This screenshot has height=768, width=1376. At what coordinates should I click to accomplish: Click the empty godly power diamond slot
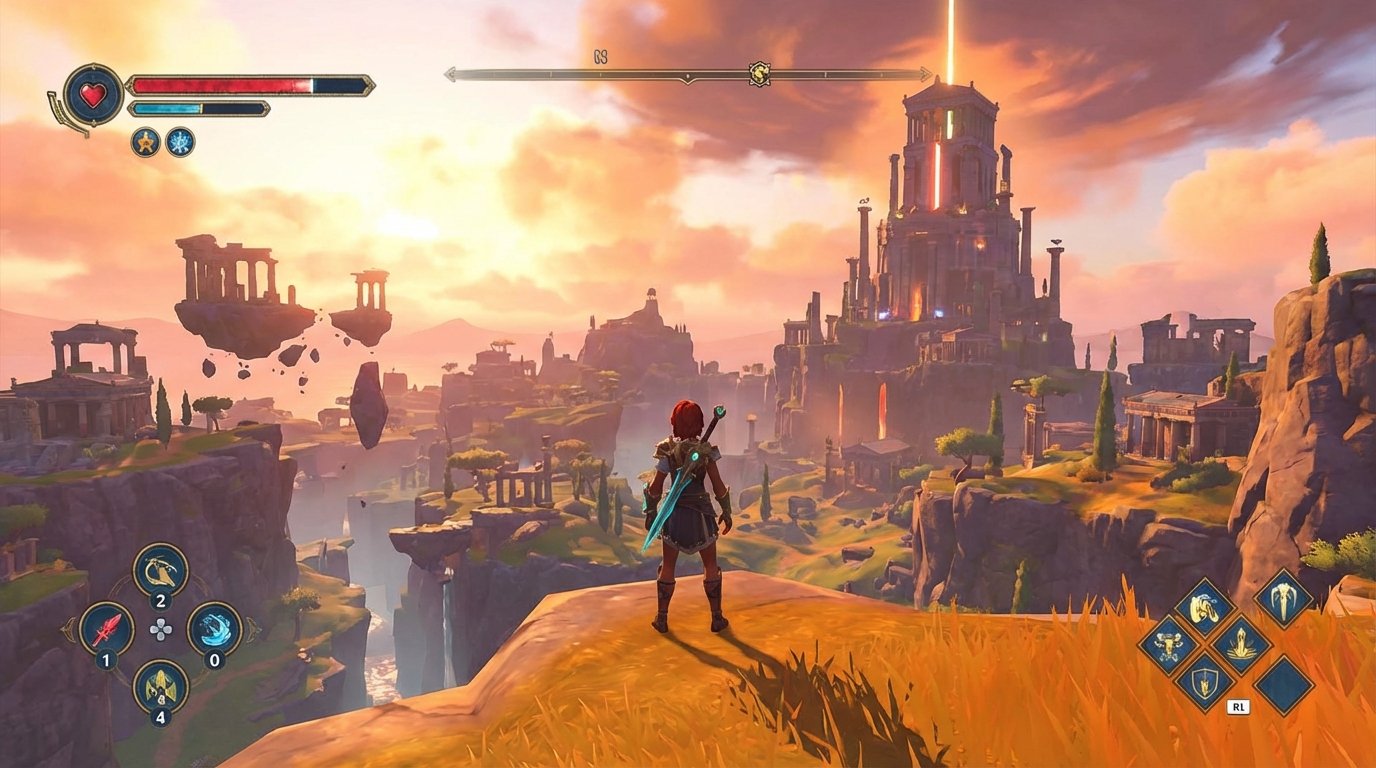click(1283, 684)
